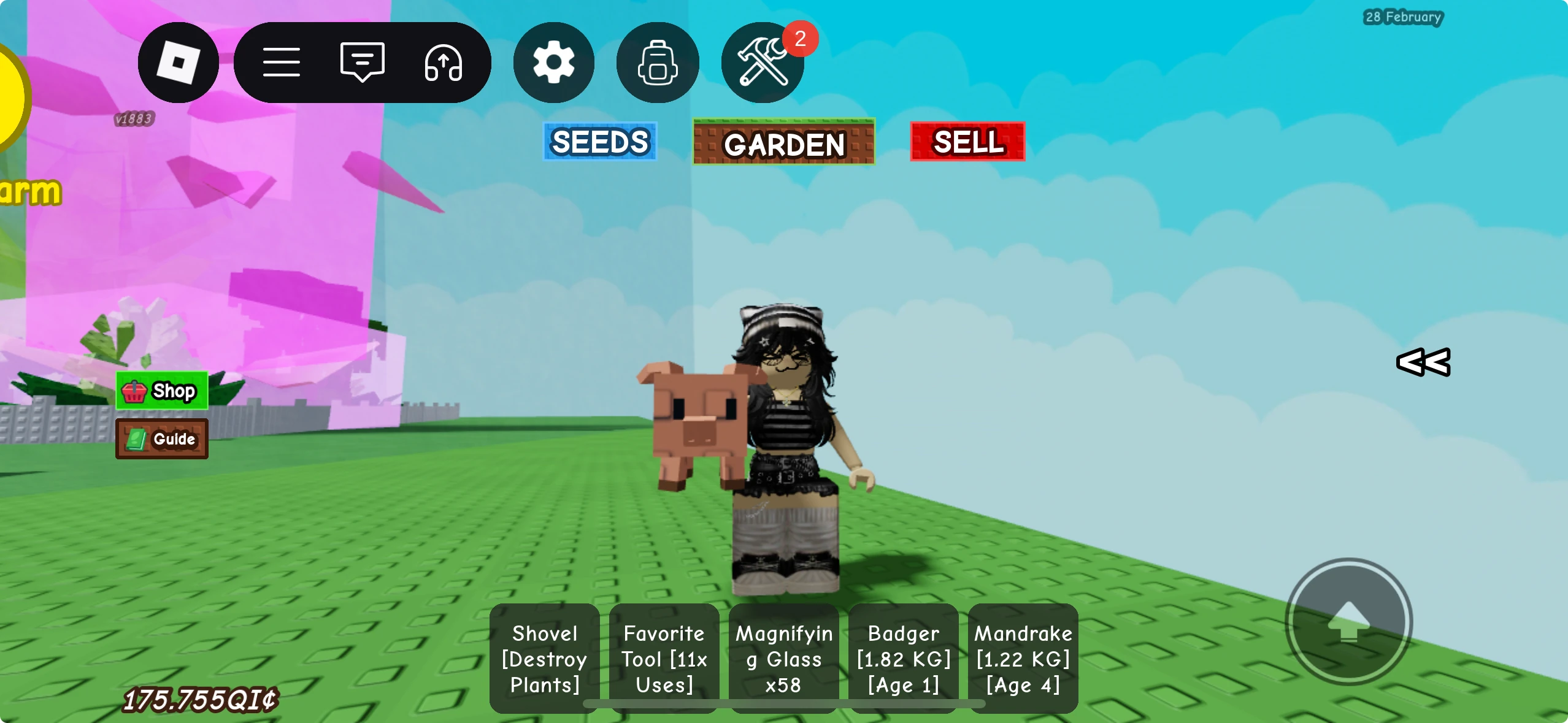Open the Roblox menu icon
The width and height of the screenshot is (1568, 723).
click(179, 63)
